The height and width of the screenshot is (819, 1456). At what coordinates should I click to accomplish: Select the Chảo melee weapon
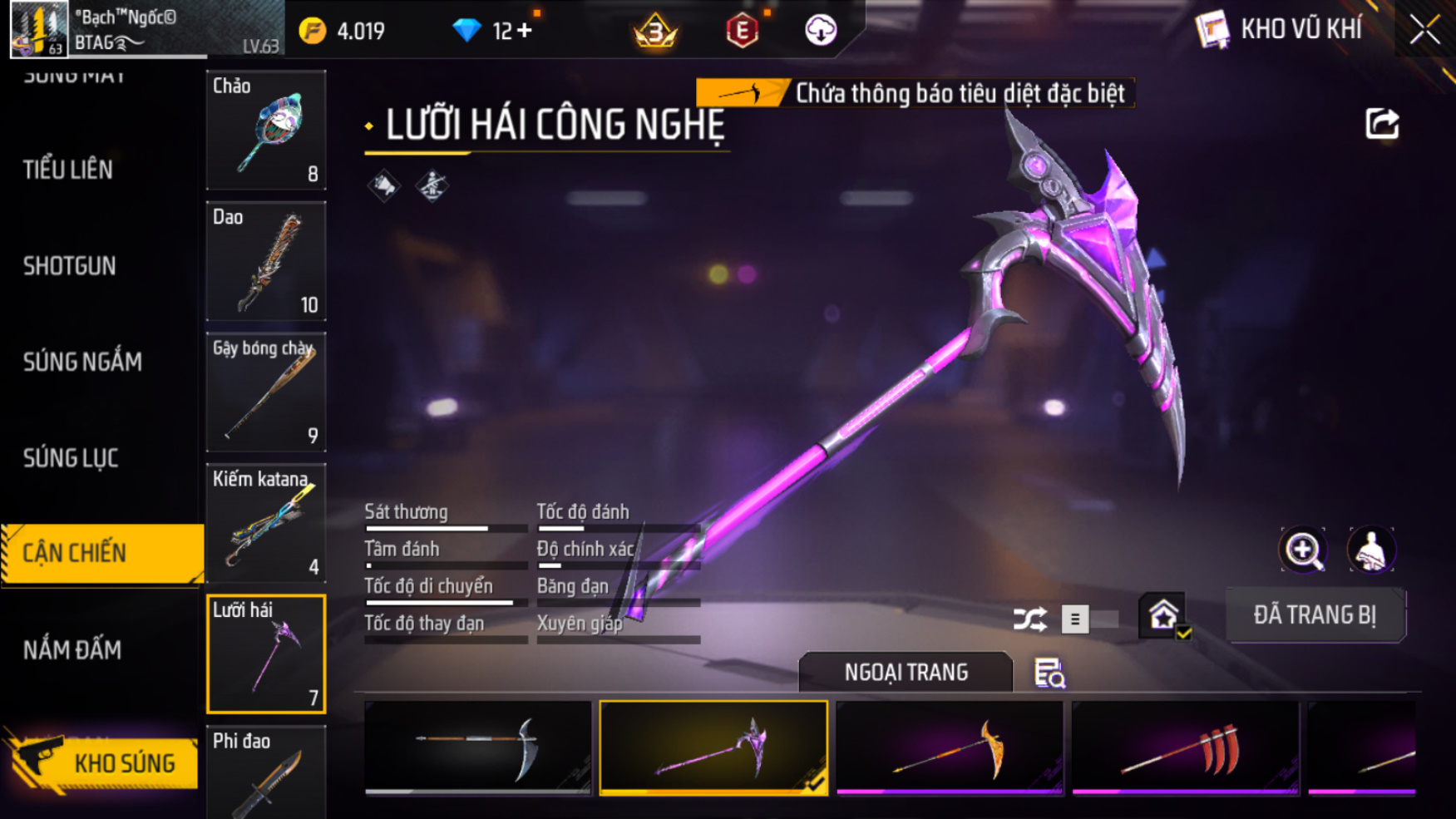[x=266, y=130]
